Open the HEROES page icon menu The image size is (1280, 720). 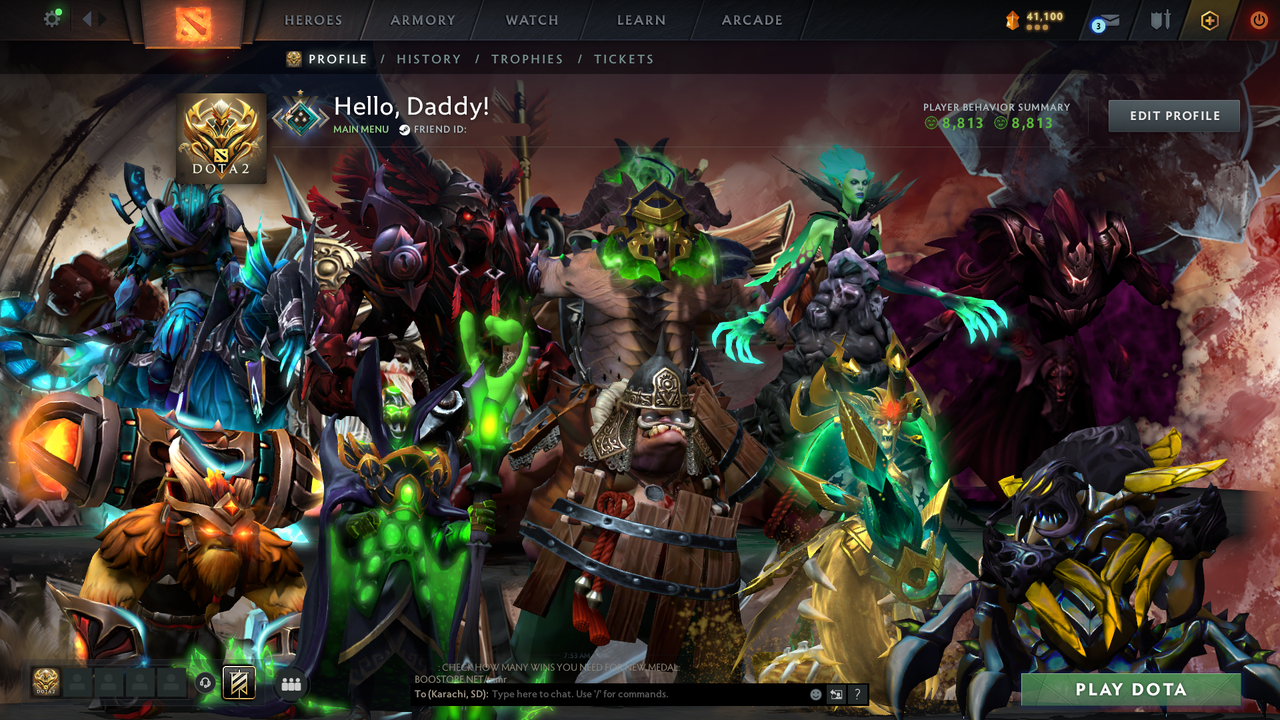click(x=313, y=20)
